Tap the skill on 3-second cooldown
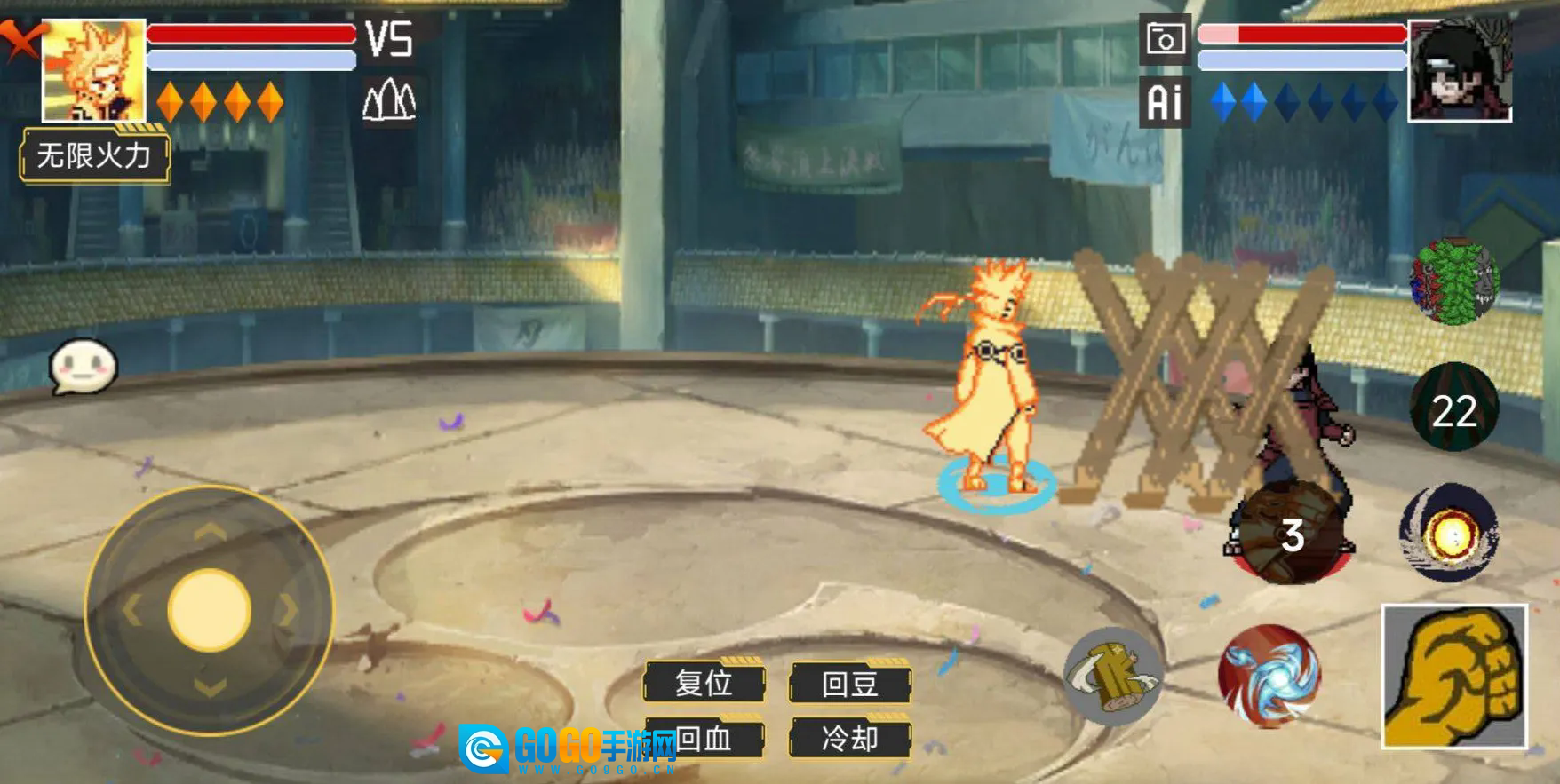Screen dimensions: 1560x784 pos(1288,535)
